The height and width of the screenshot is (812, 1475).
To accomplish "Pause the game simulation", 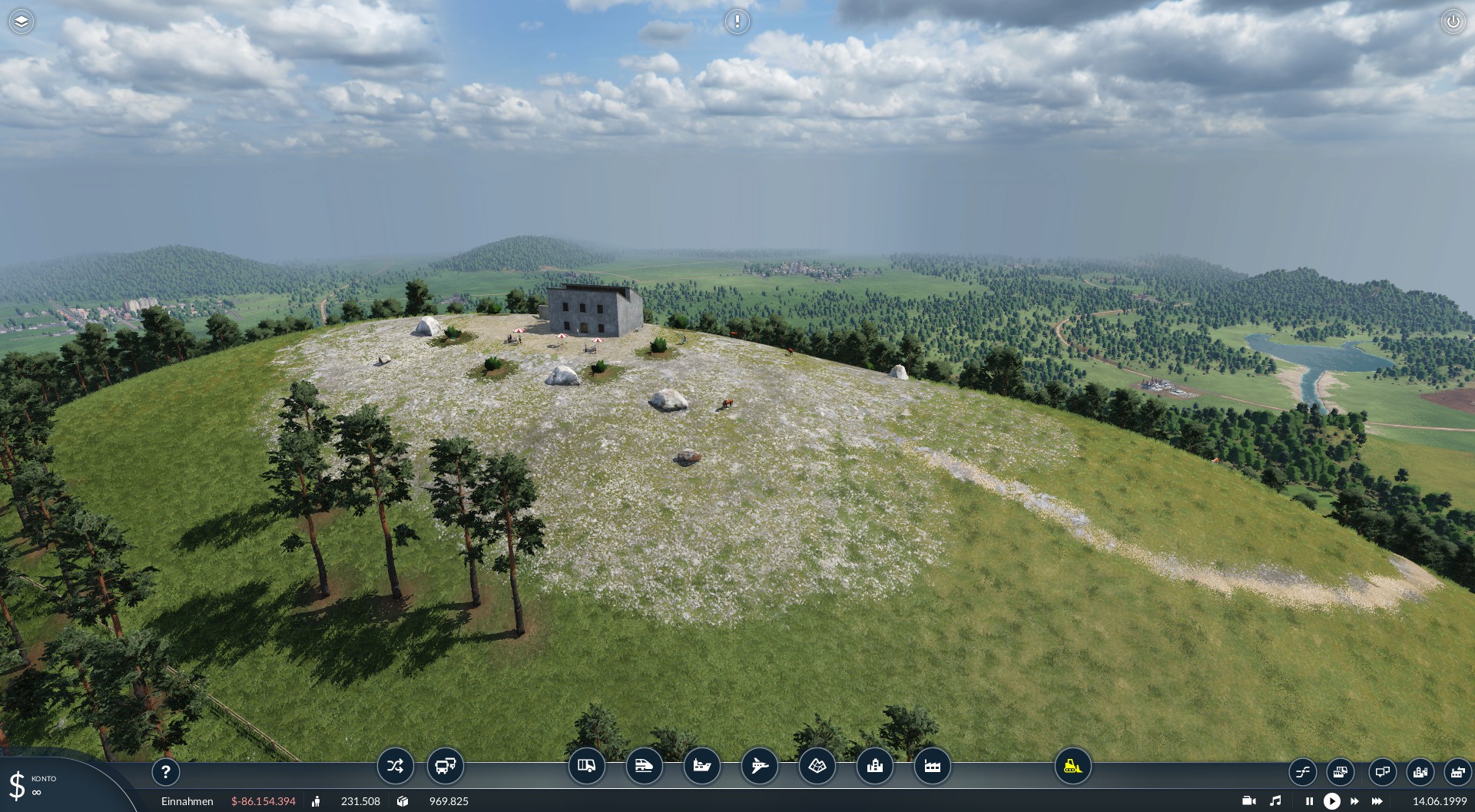I will (x=1309, y=801).
